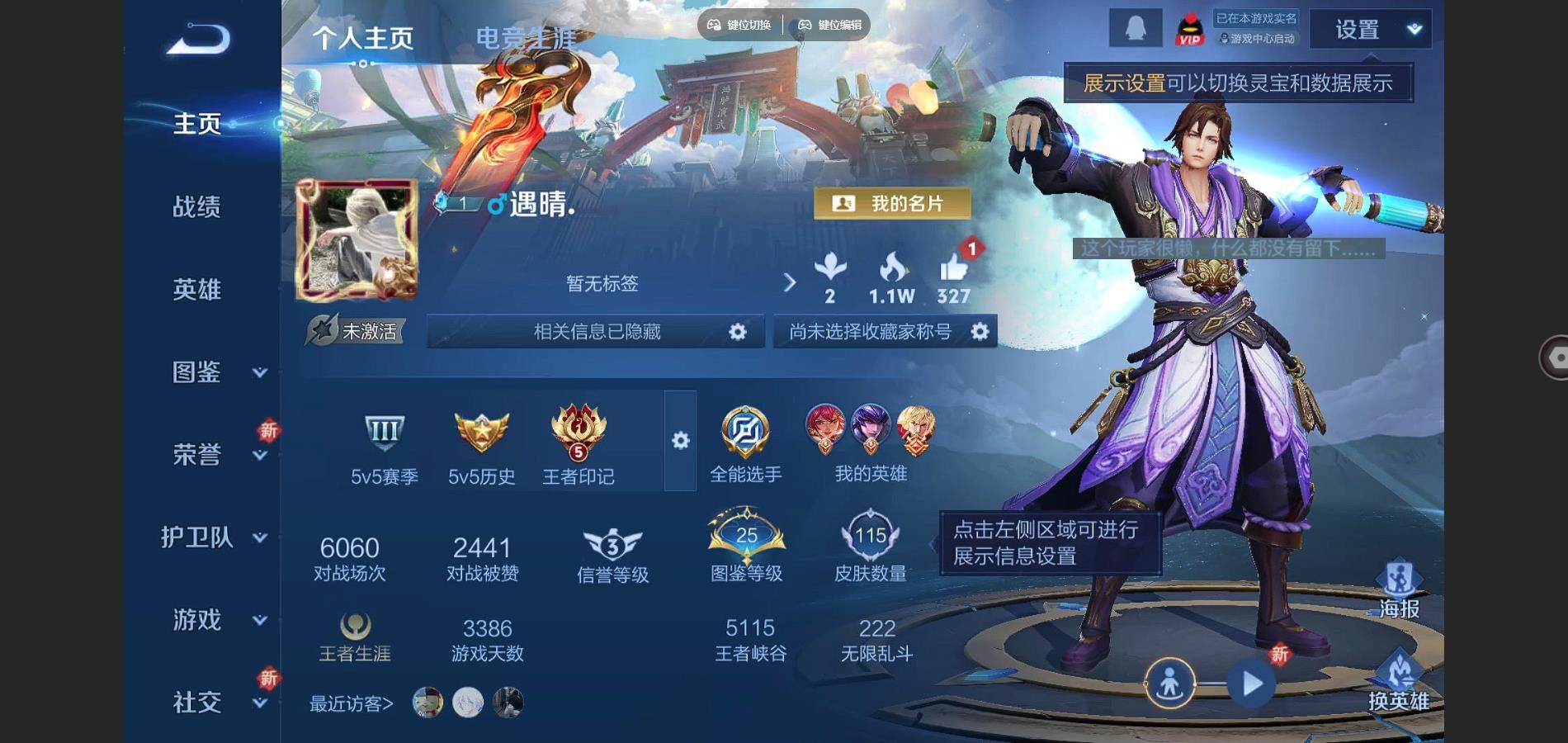Click the 键位切换 overlay button
The height and width of the screenshot is (743, 1568).
tap(739, 25)
